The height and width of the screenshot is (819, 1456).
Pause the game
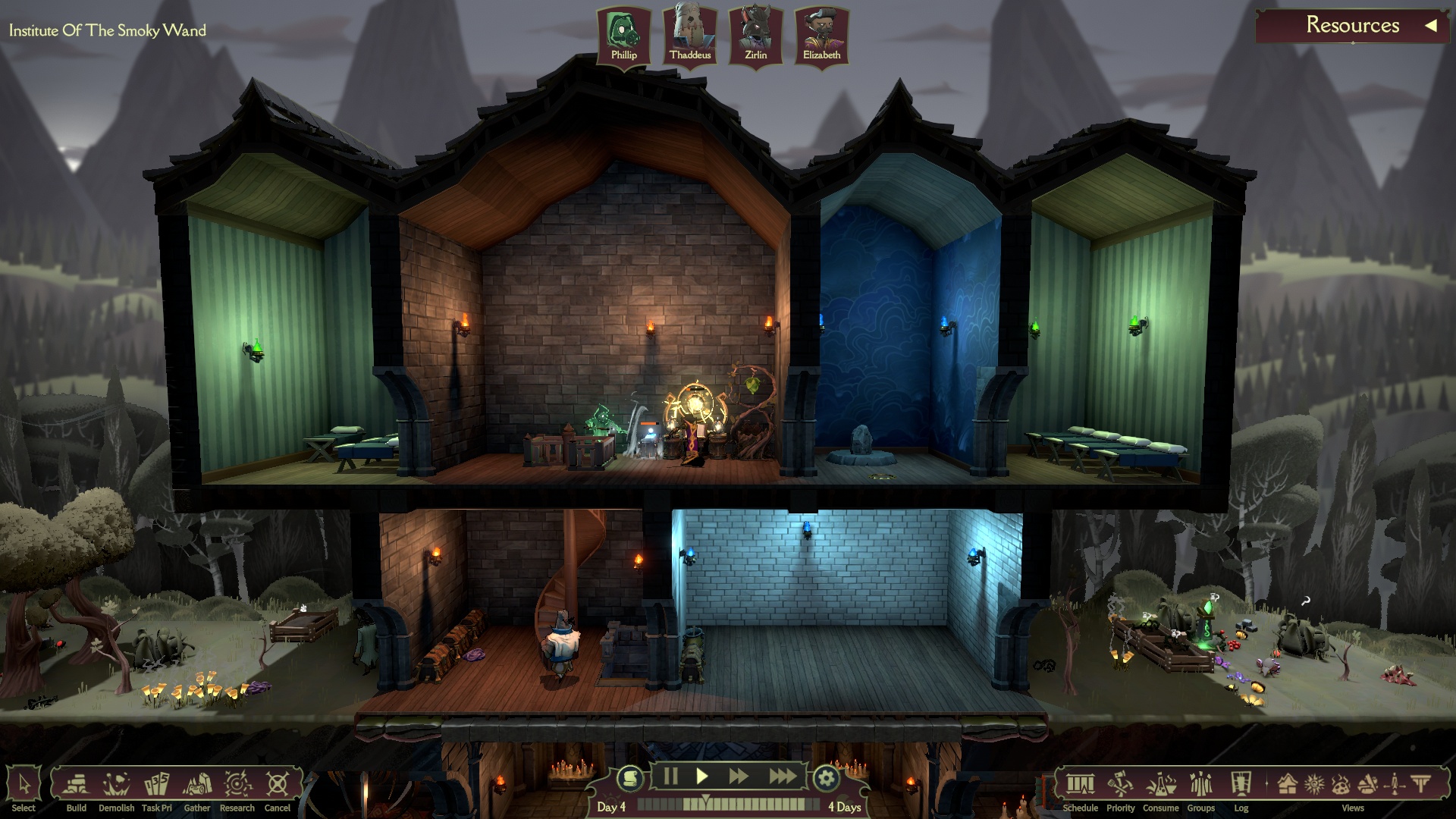coord(670,776)
